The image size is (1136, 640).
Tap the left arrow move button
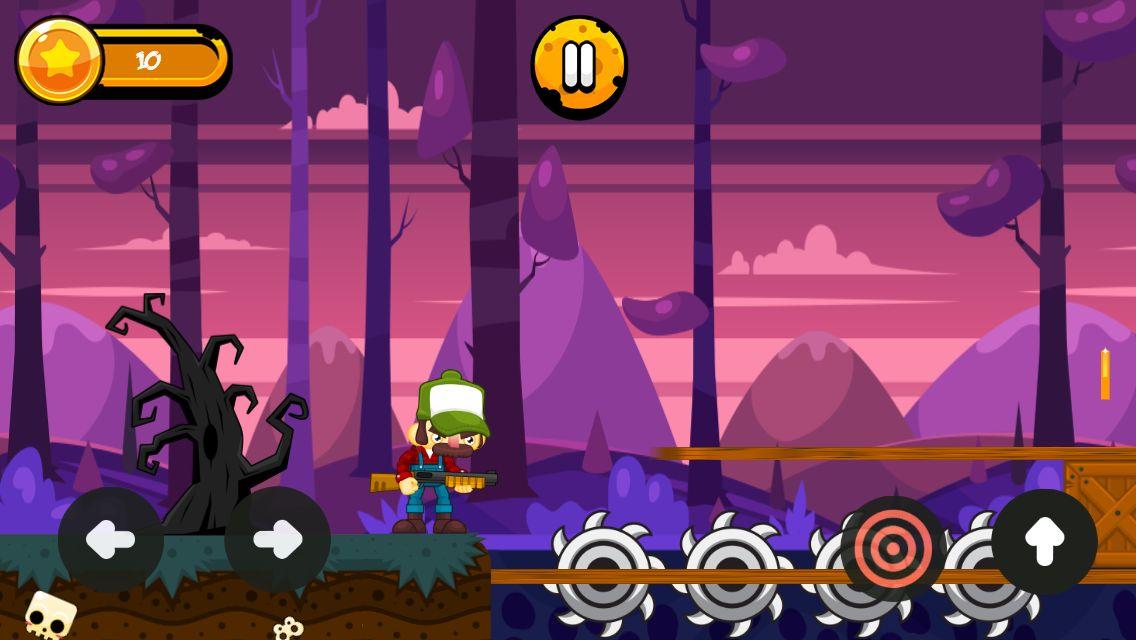tap(111, 540)
